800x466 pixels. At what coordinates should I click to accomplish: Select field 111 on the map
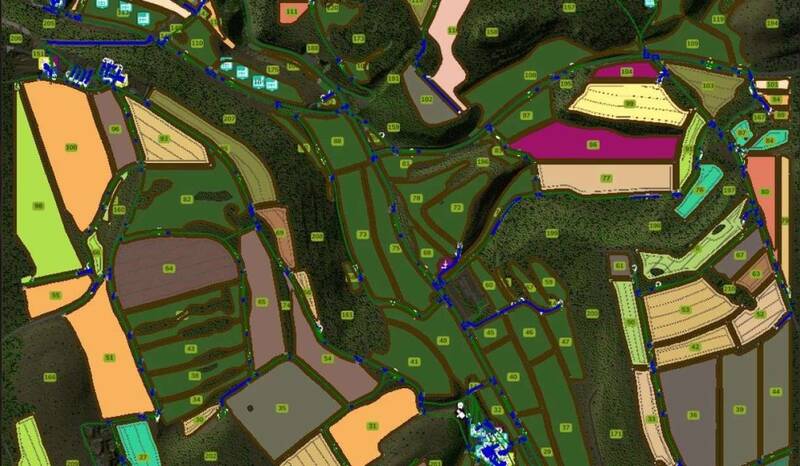291,11
